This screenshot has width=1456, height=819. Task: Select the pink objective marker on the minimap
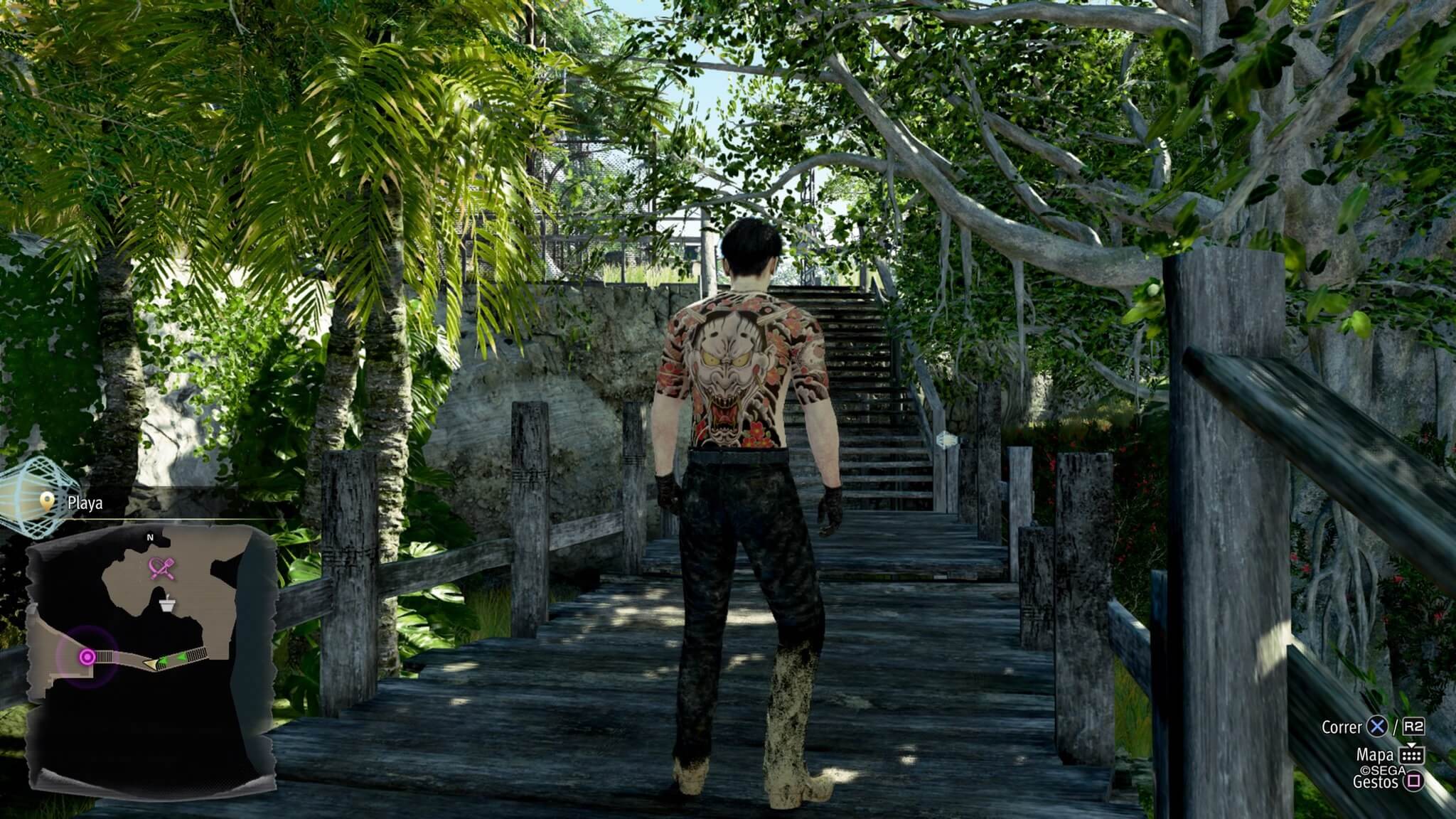pos(87,657)
